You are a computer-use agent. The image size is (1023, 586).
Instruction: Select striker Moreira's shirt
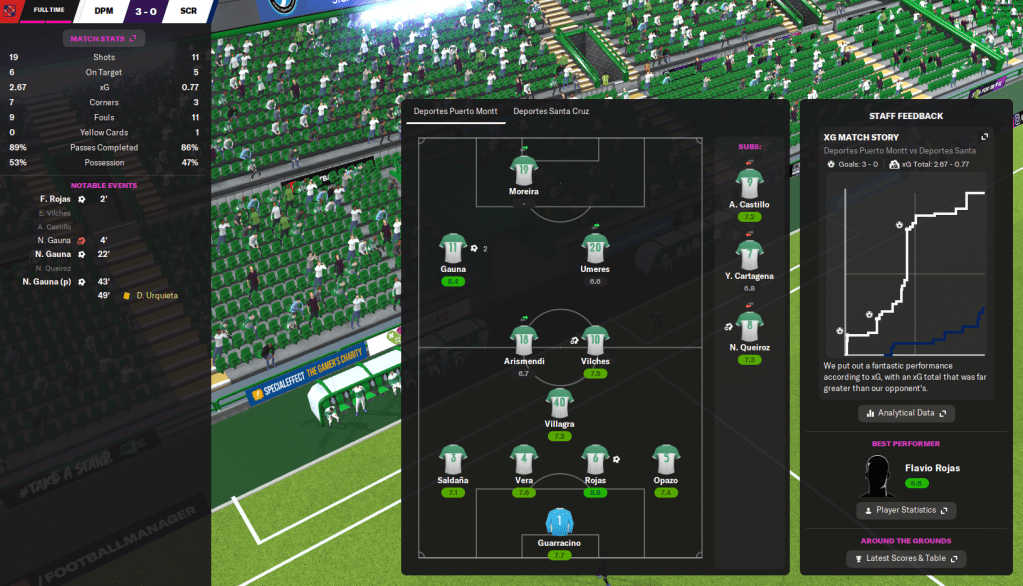click(523, 169)
